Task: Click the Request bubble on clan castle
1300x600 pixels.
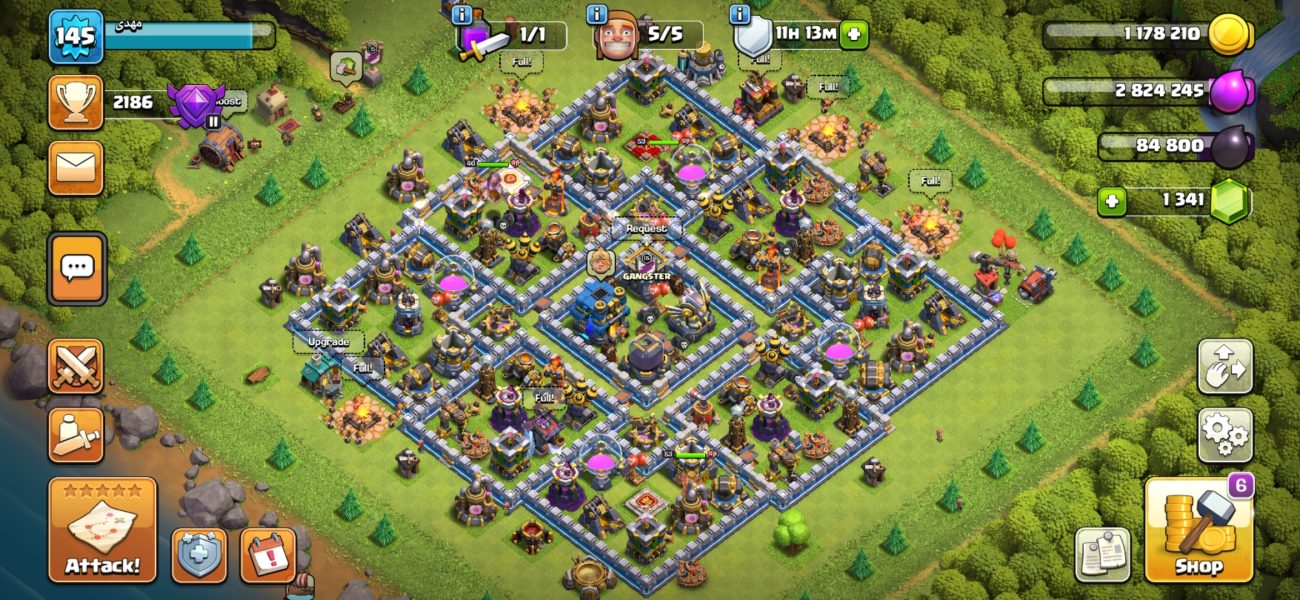Action: [x=646, y=229]
